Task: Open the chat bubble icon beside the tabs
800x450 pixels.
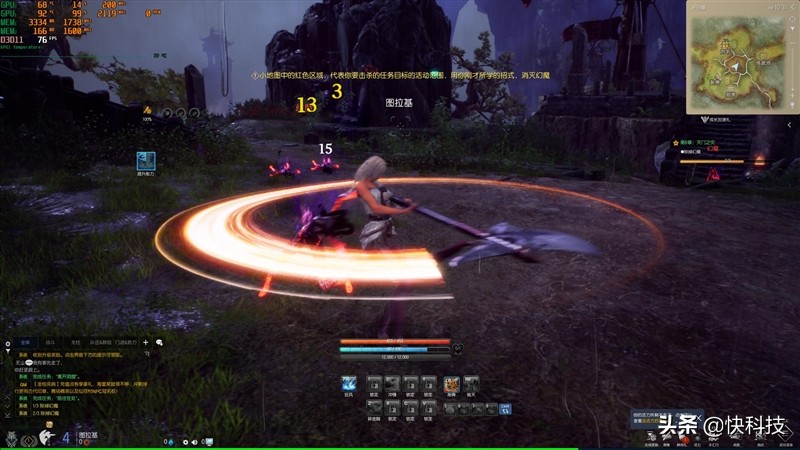Action: pos(159,342)
